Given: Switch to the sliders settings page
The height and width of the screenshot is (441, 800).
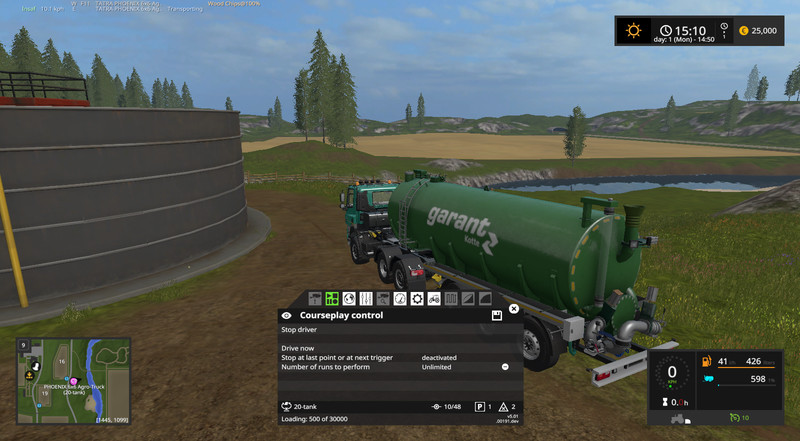Looking at the screenshot, I should 366,298.
